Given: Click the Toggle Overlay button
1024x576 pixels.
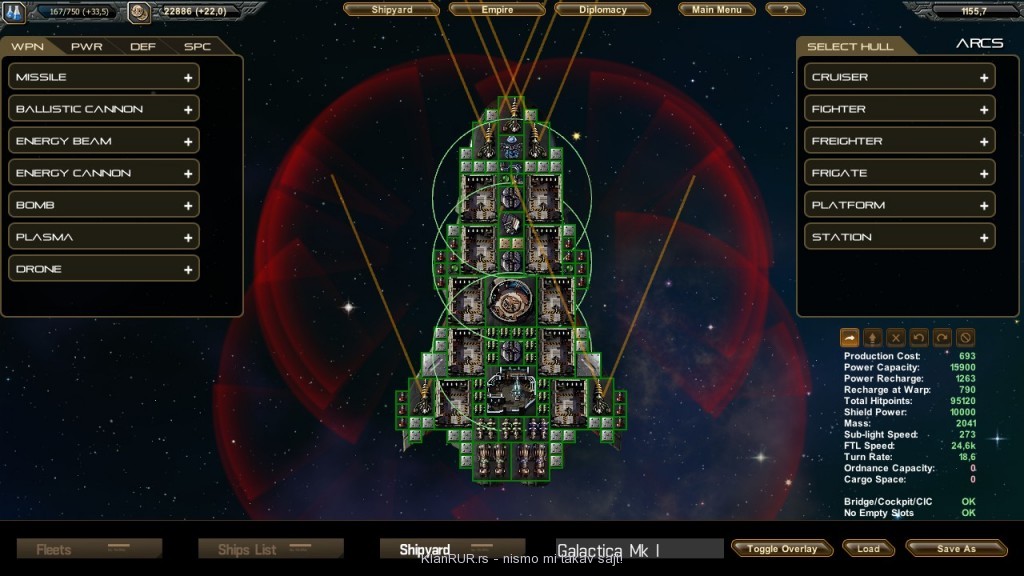Looking at the screenshot, I should coord(782,548).
